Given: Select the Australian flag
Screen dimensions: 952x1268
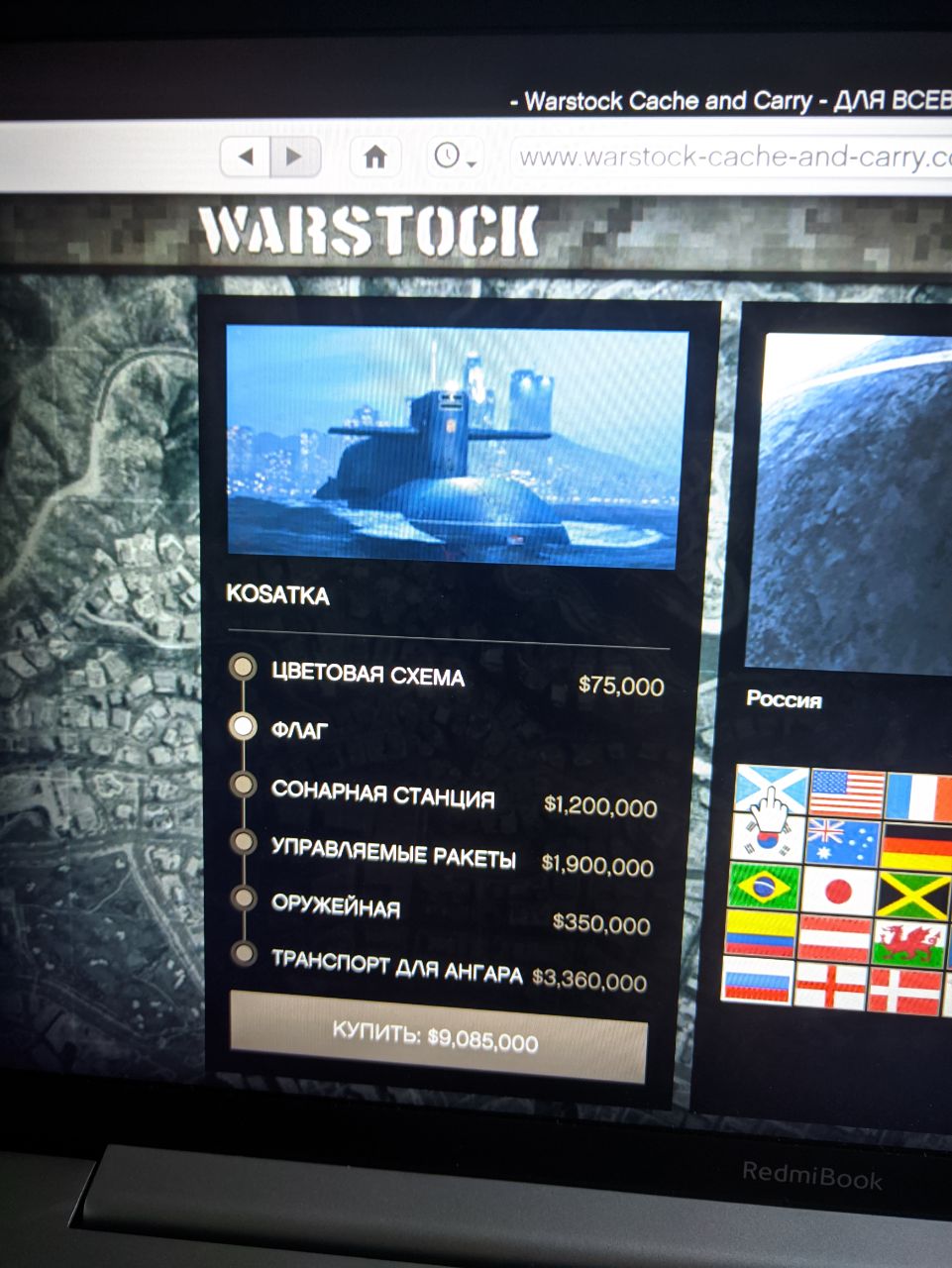Looking at the screenshot, I should (843, 841).
